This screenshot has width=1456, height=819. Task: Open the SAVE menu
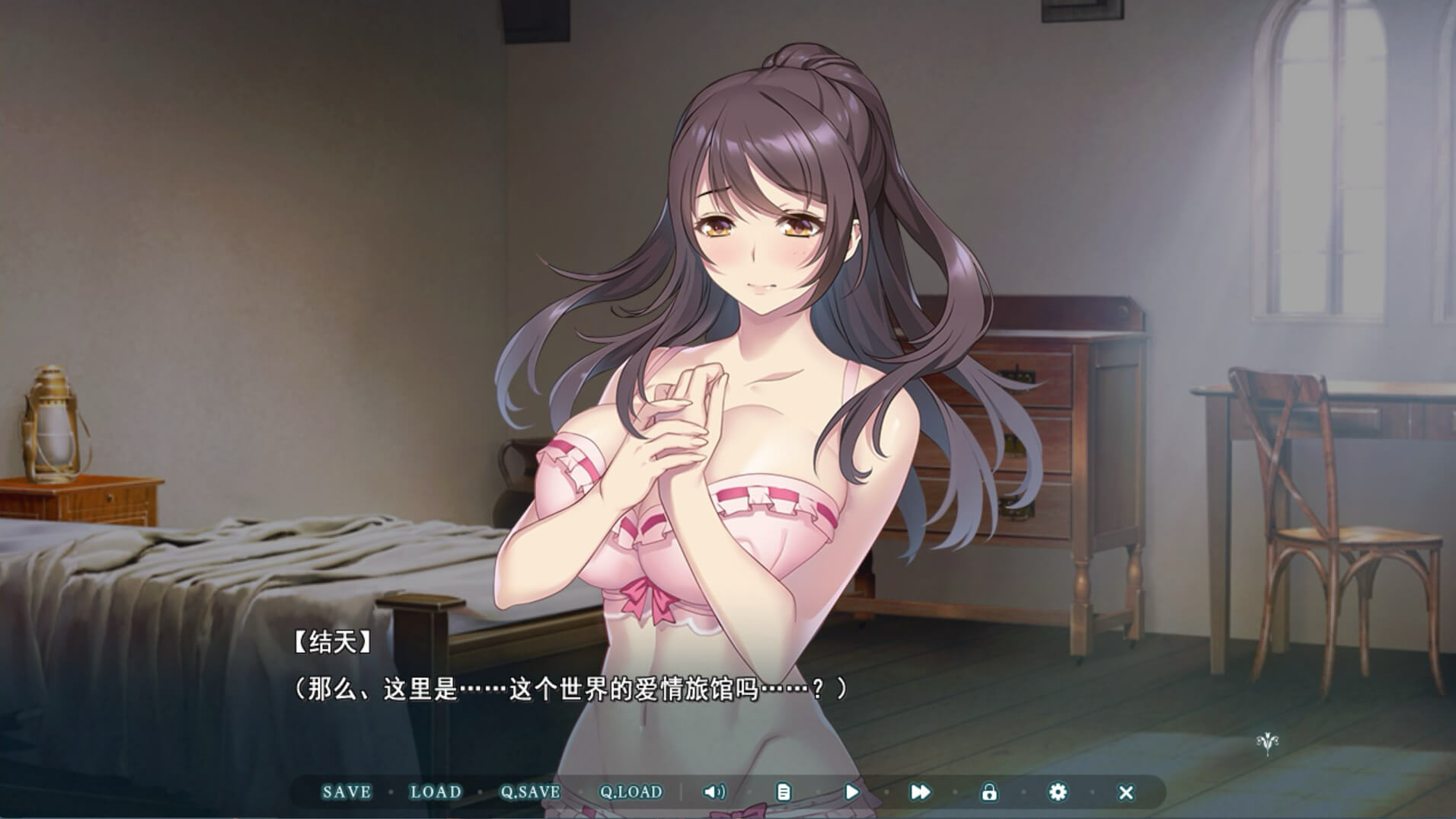coord(346,792)
